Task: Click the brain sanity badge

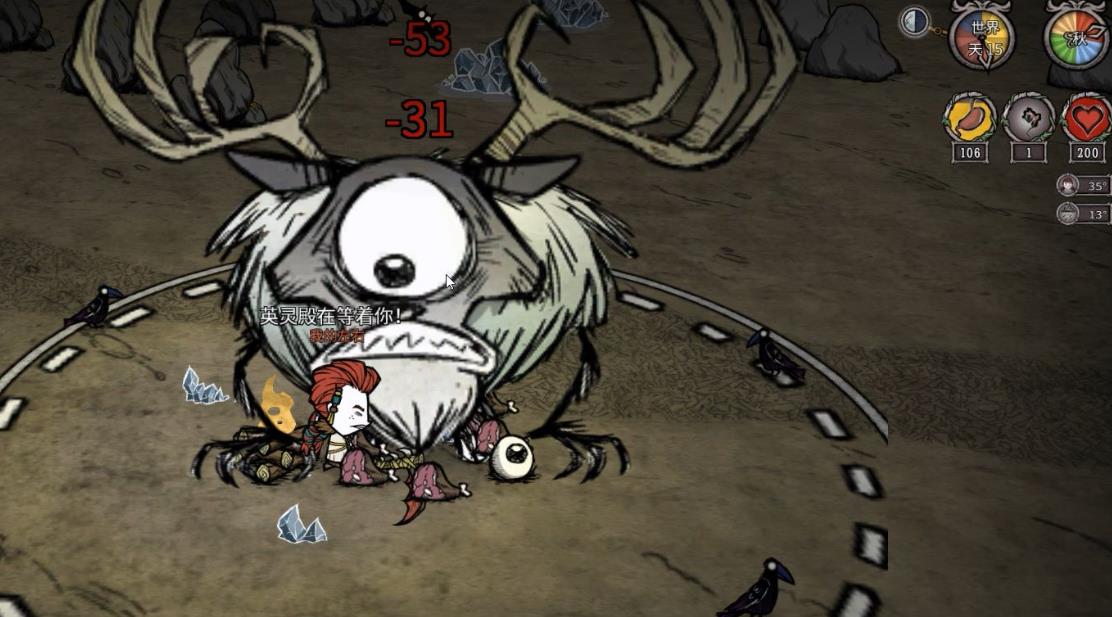Action: (x=1028, y=120)
